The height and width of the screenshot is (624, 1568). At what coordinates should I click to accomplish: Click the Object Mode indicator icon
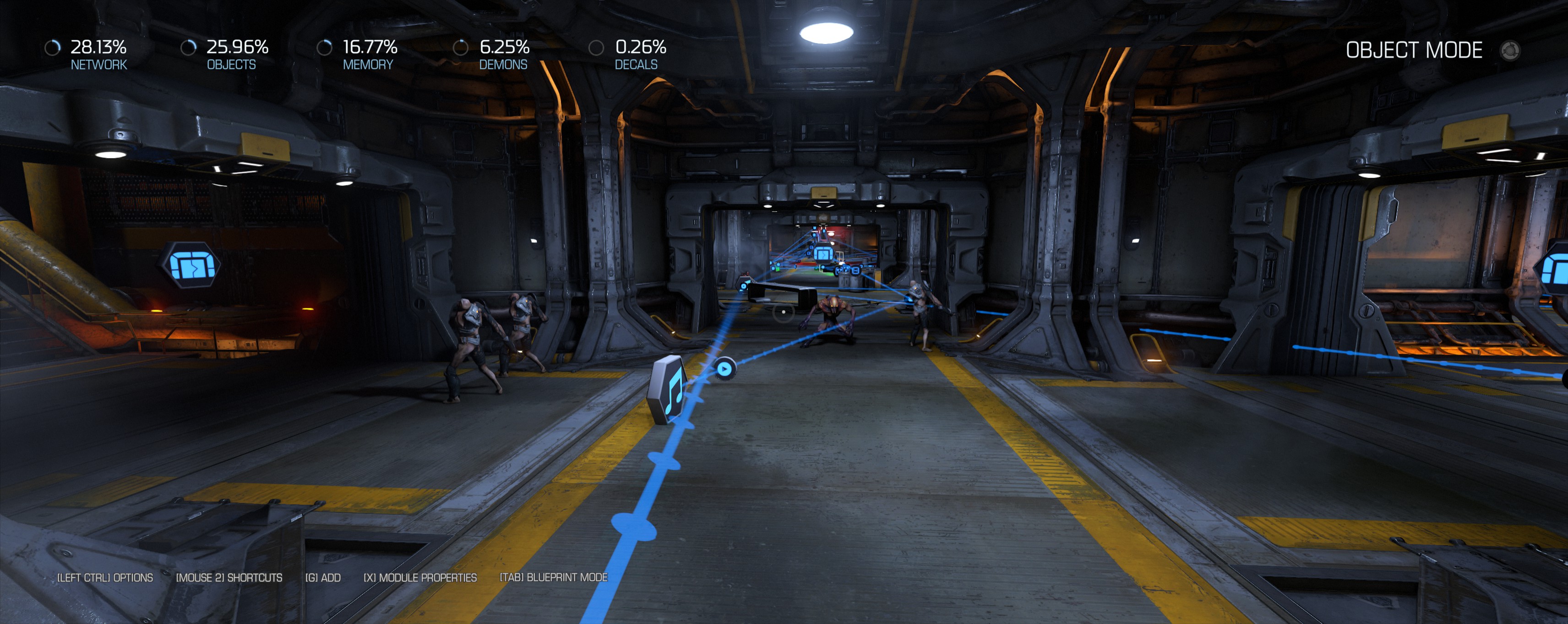pyautogui.click(x=1509, y=50)
